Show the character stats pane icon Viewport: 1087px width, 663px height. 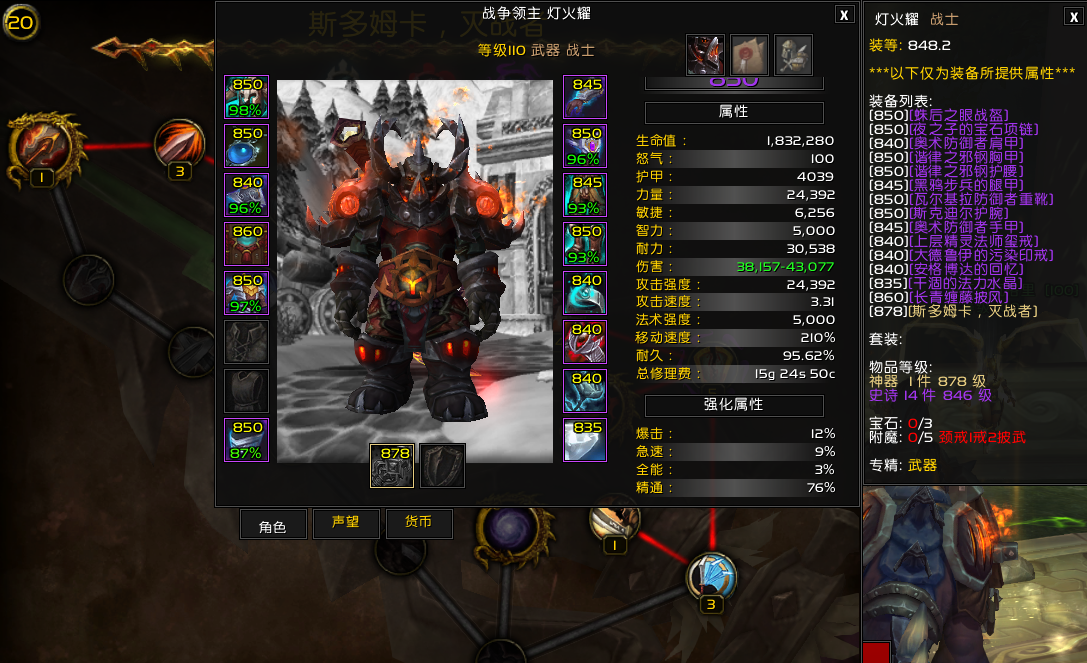(x=704, y=55)
